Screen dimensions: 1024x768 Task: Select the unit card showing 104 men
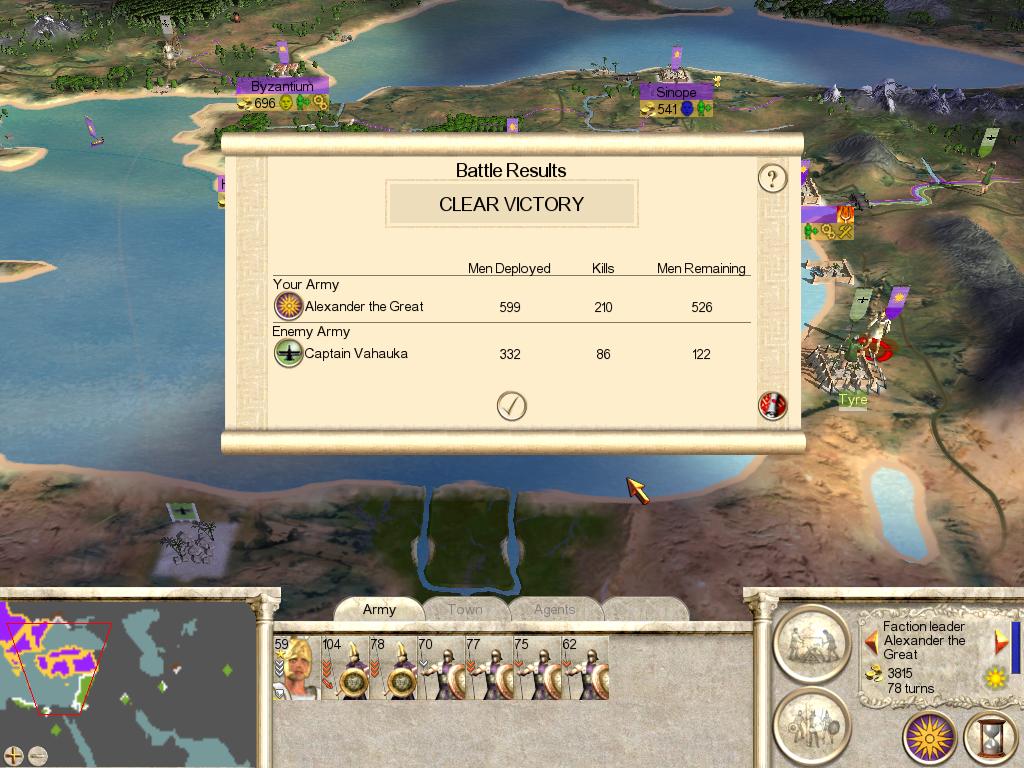click(345, 667)
